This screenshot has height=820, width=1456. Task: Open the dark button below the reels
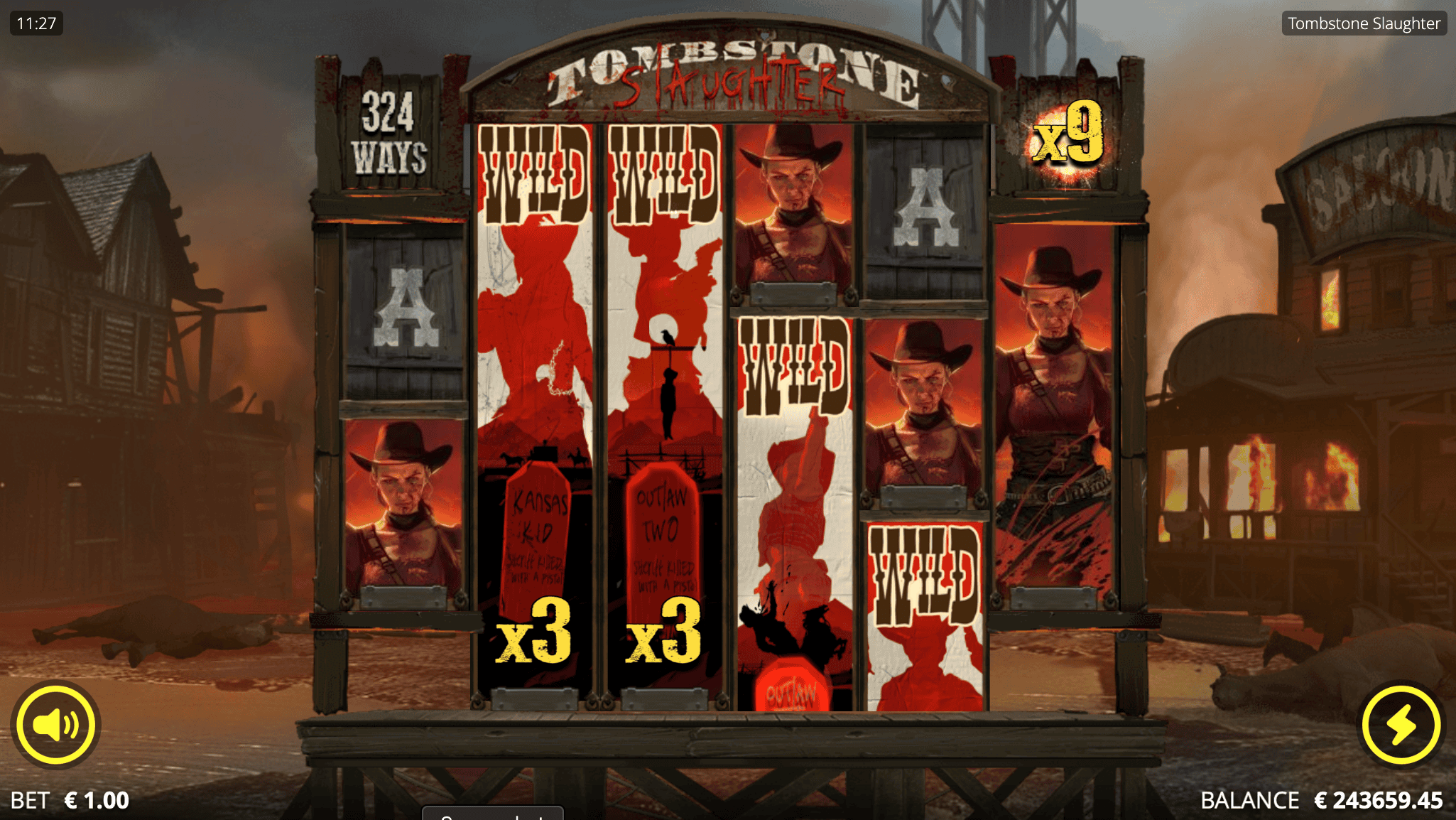click(x=492, y=815)
